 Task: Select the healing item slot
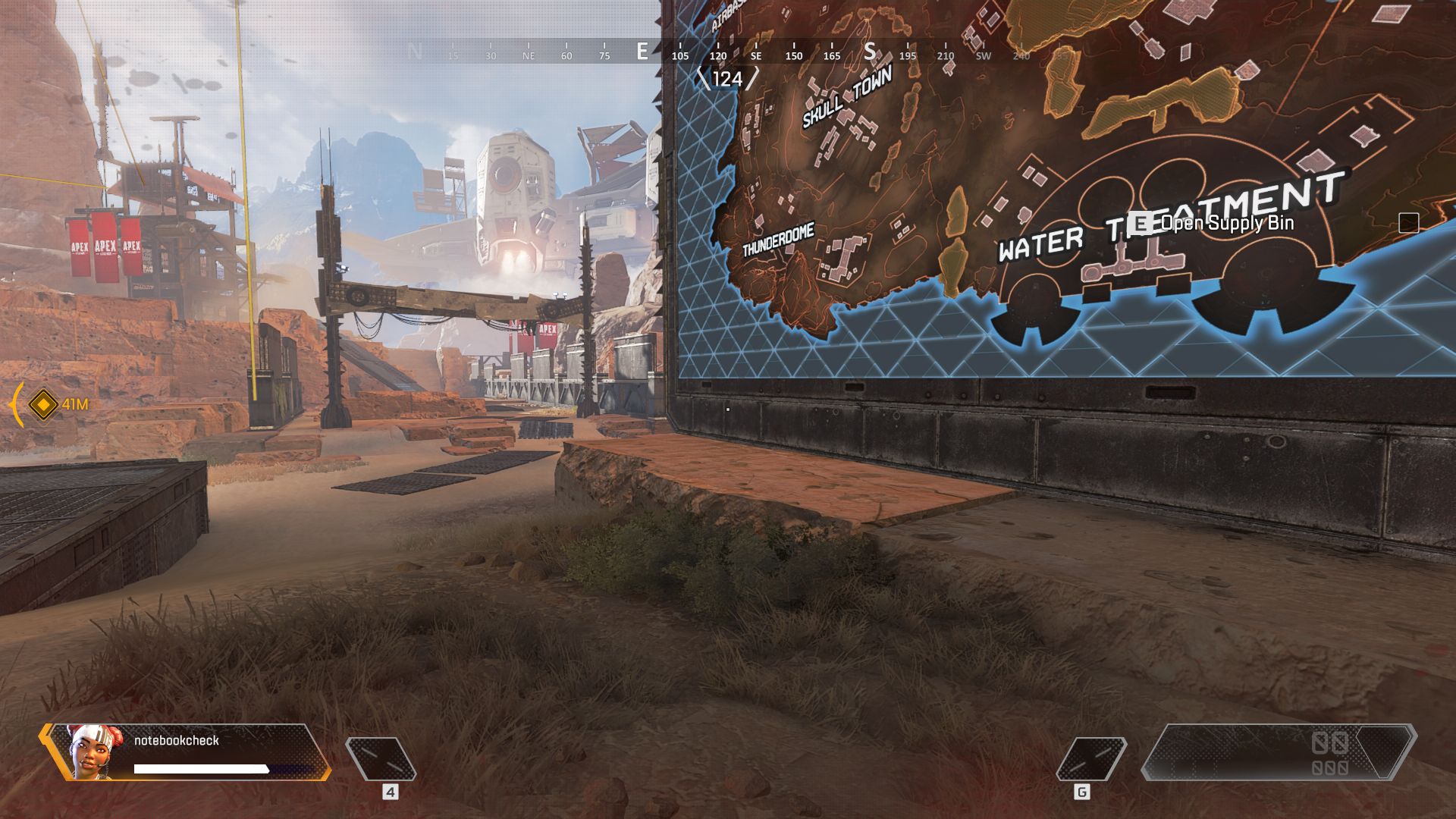pyautogui.click(x=381, y=758)
